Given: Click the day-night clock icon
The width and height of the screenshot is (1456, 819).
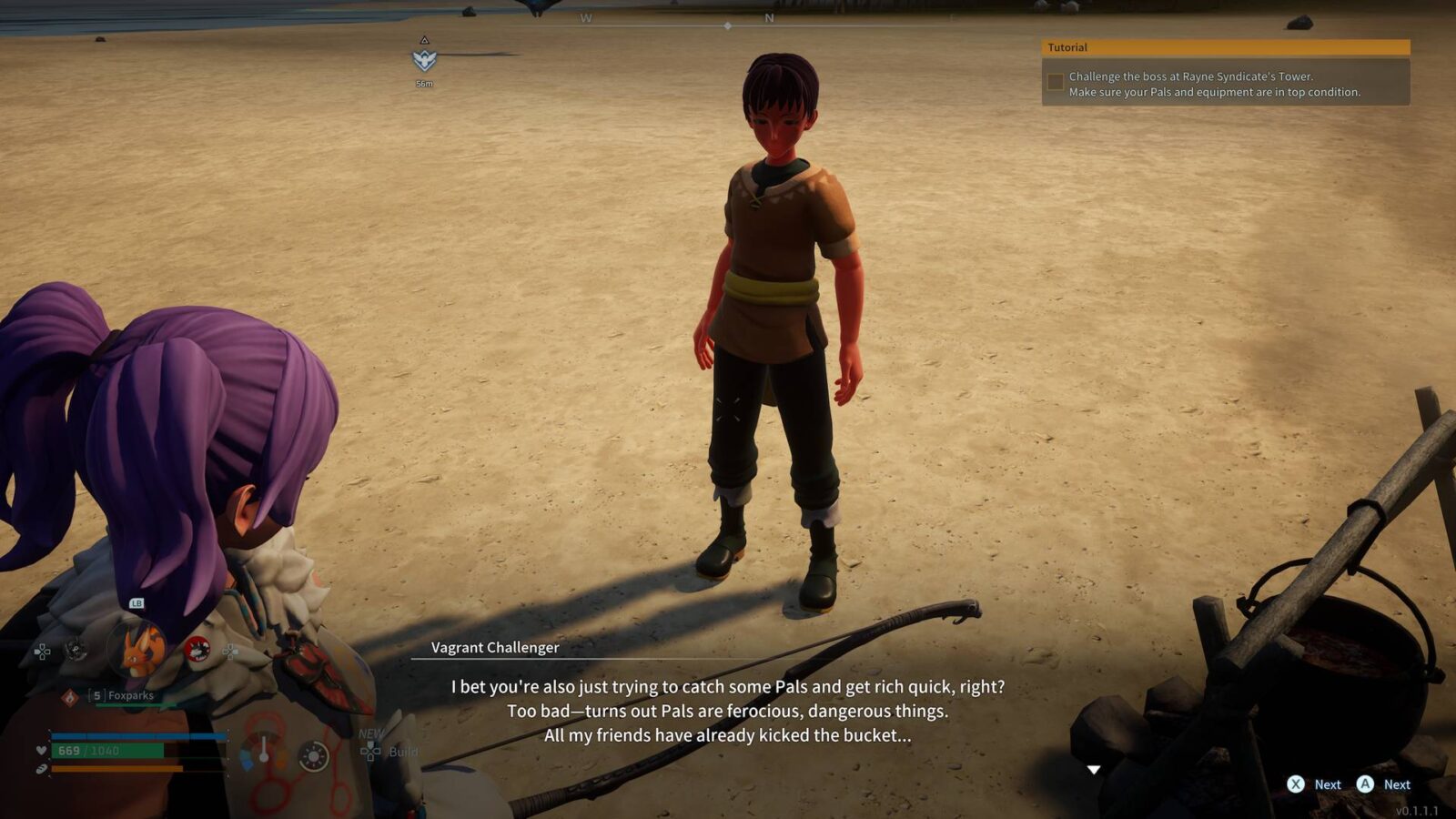Looking at the screenshot, I should point(314,756).
